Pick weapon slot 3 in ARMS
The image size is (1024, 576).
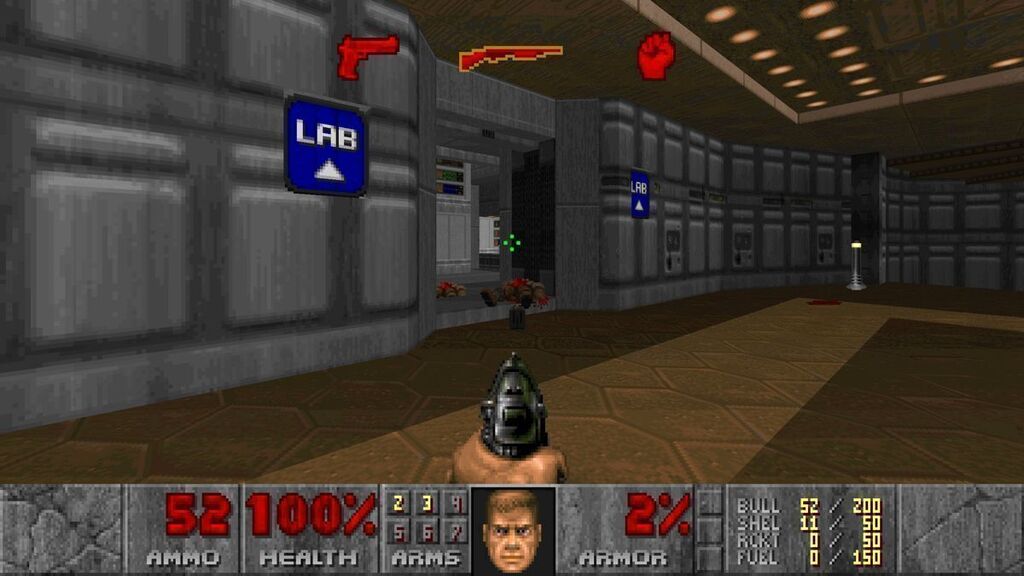click(x=427, y=504)
